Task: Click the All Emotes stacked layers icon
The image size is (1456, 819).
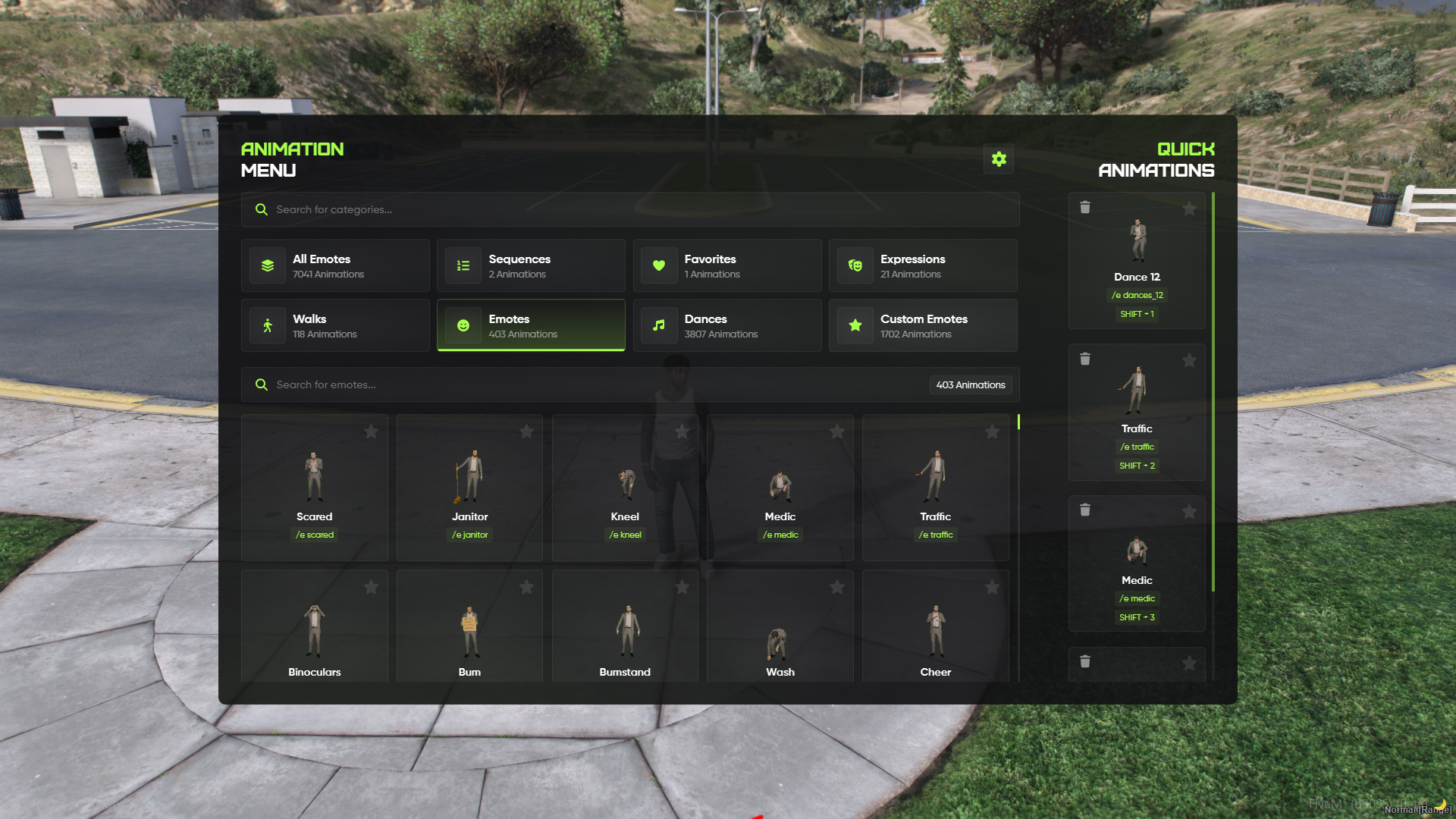Action: click(267, 265)
